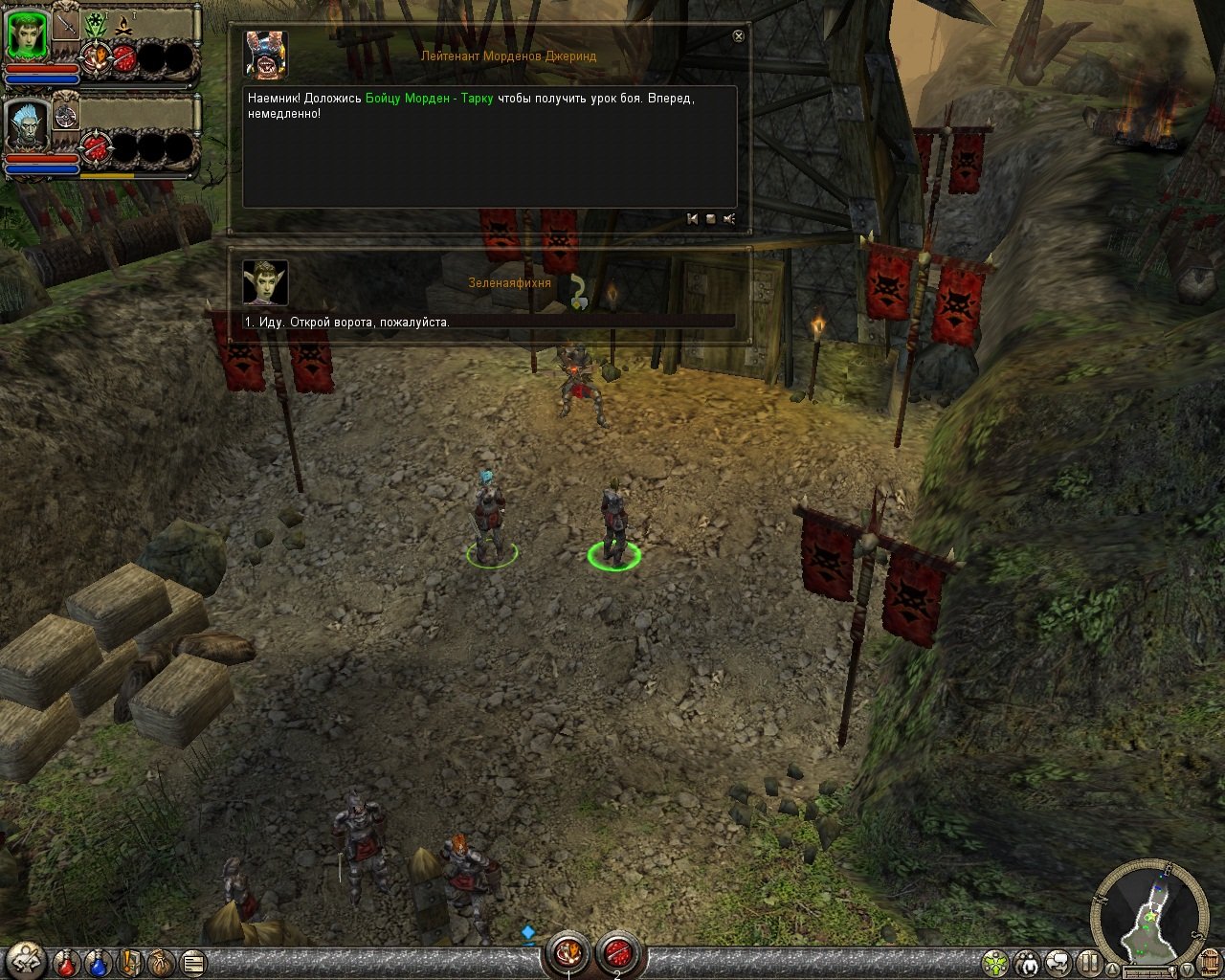Drink a blue mana potion

tap(99, 964)
